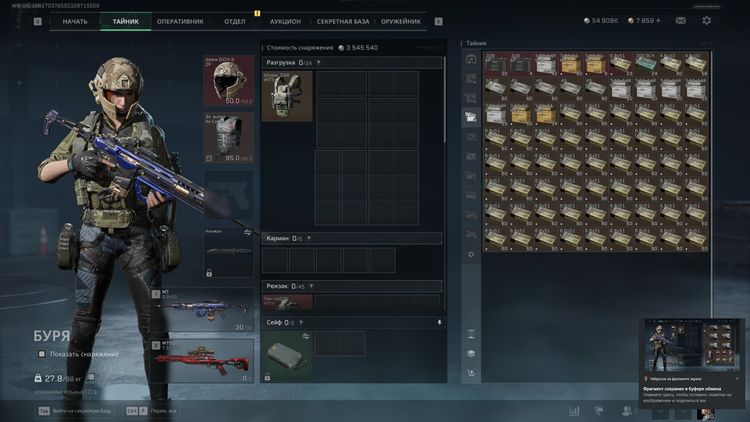The height and width of the screenshot is (422, 750).
Task: Open the mail envelope icon
Action: 680,20
